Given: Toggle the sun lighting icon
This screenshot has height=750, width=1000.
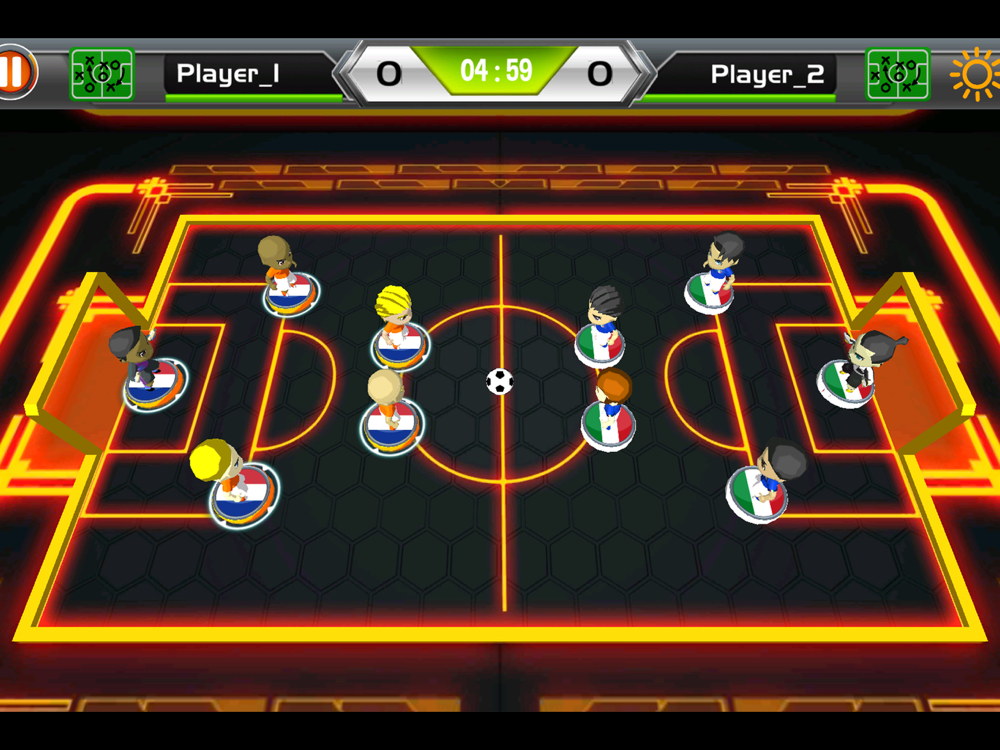Looking at the screenshot, I should tap(974, 74).
